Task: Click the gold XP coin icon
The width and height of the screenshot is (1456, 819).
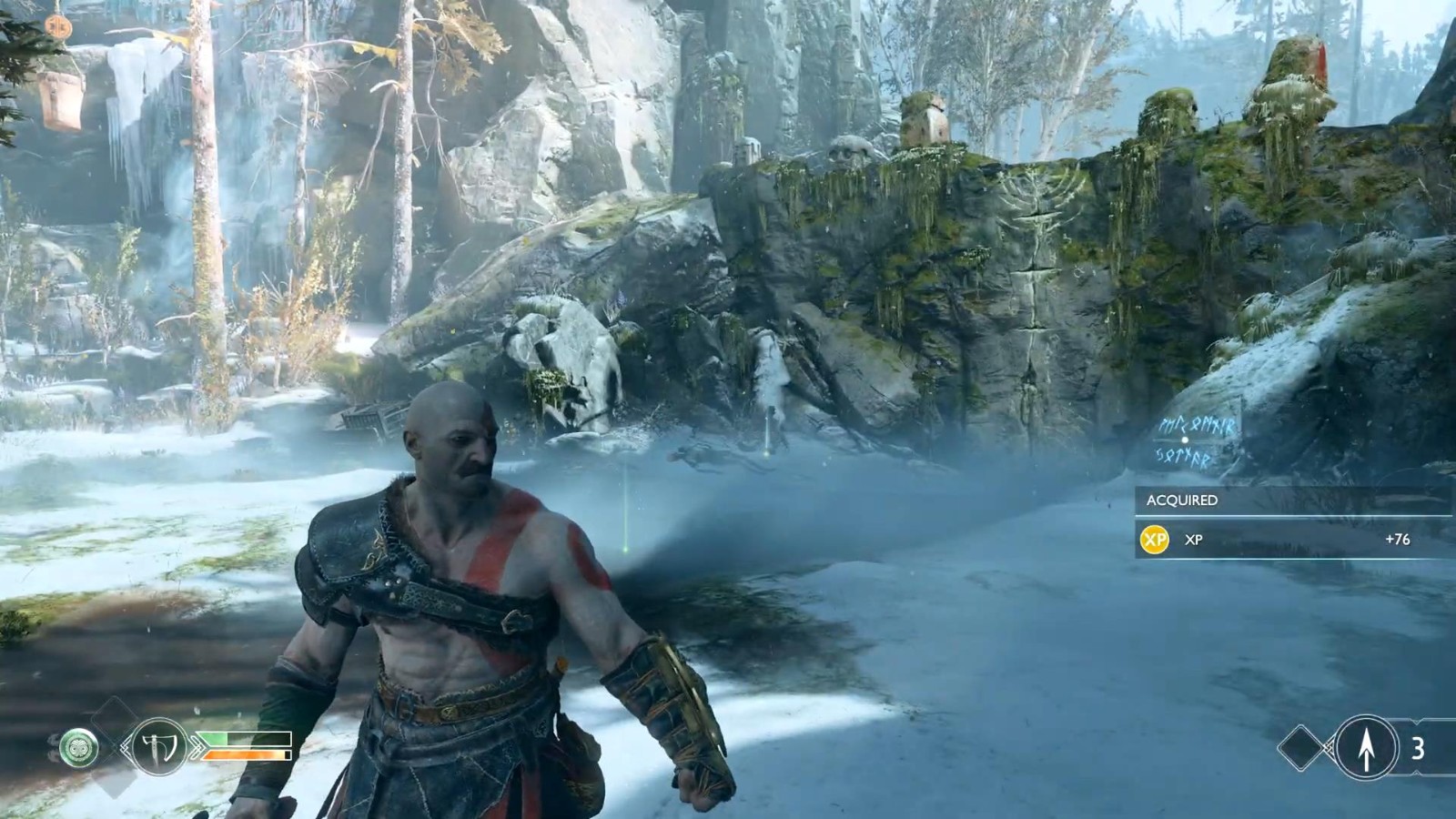Action: point(1155,540)
